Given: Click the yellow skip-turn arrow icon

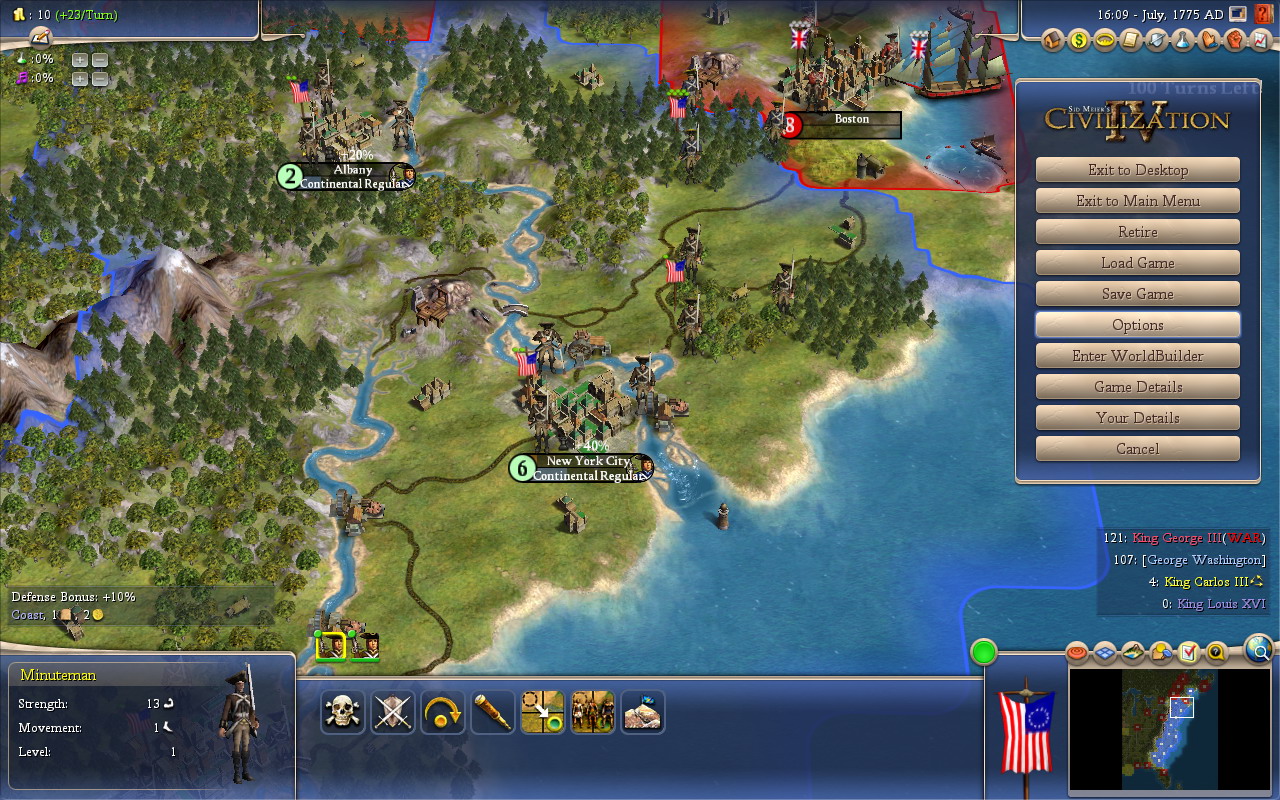Looking at the screenshot, I should [x=443, y=712].
